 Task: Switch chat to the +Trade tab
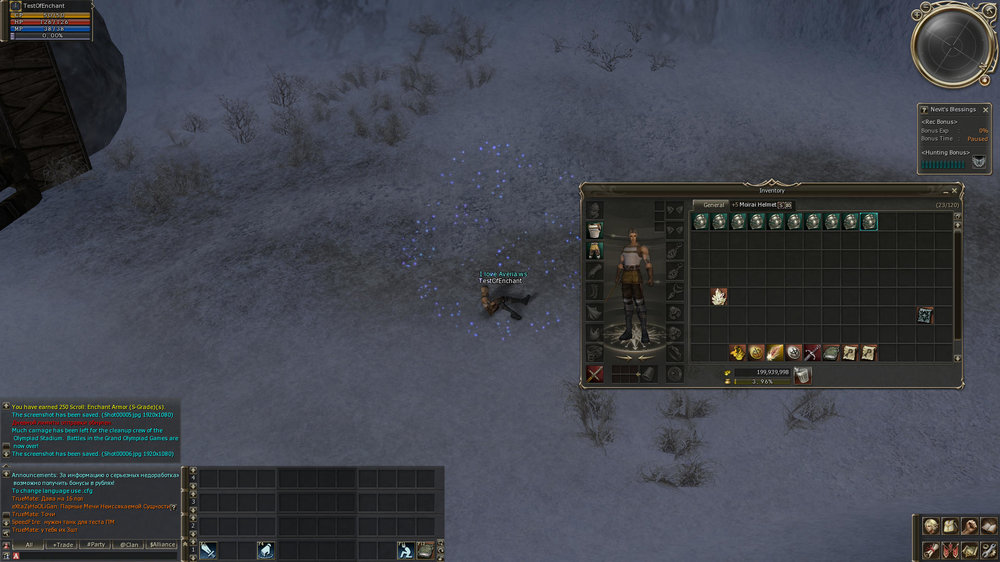tap(64, 544)
